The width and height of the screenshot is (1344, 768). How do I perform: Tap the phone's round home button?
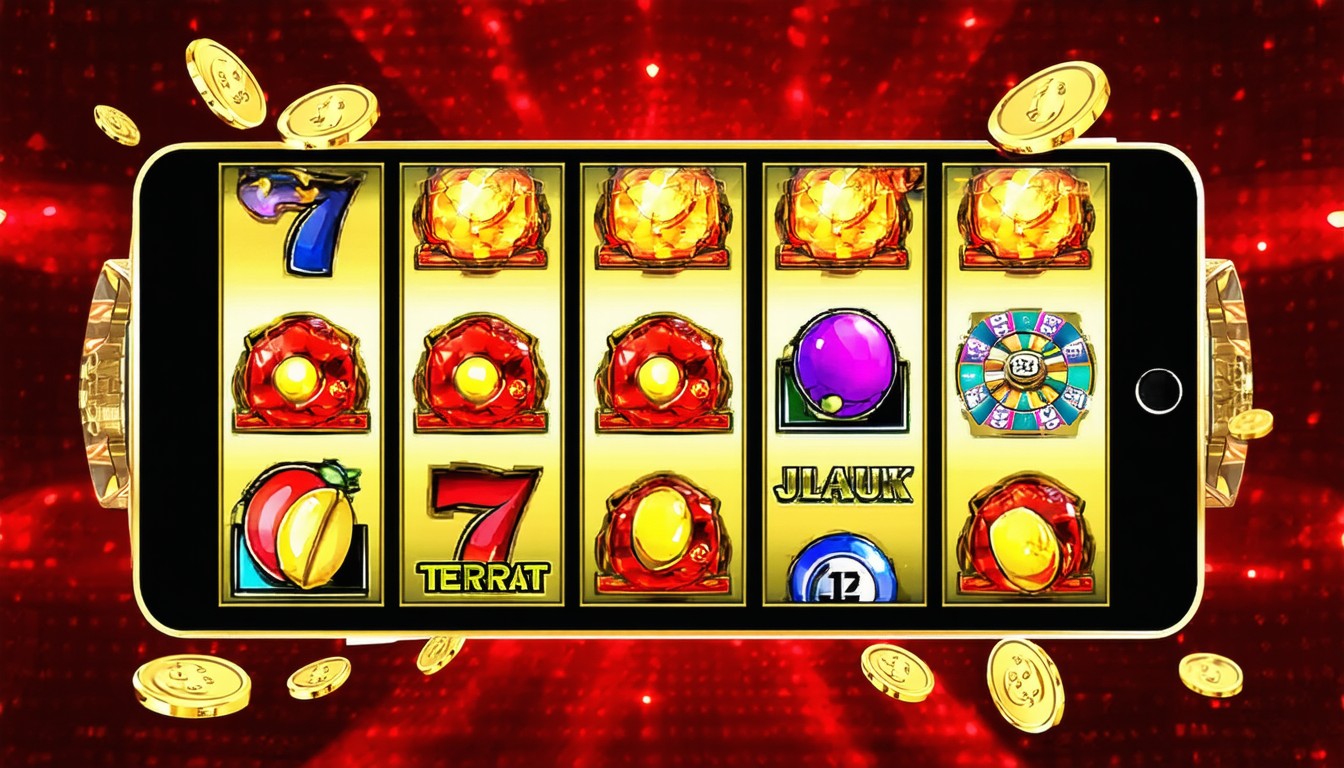point(1159,390)
